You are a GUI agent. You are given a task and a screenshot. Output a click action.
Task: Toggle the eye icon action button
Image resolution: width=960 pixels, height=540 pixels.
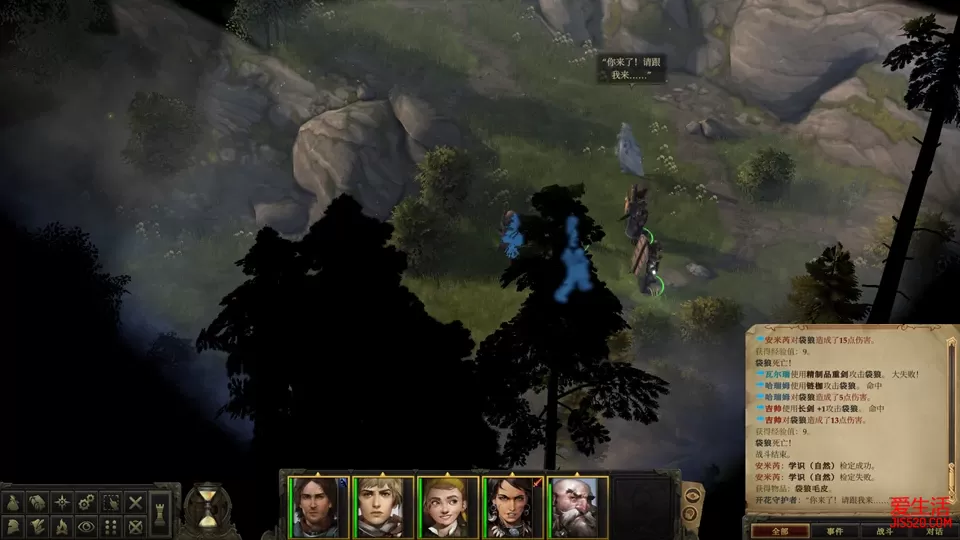coord(87,526)
